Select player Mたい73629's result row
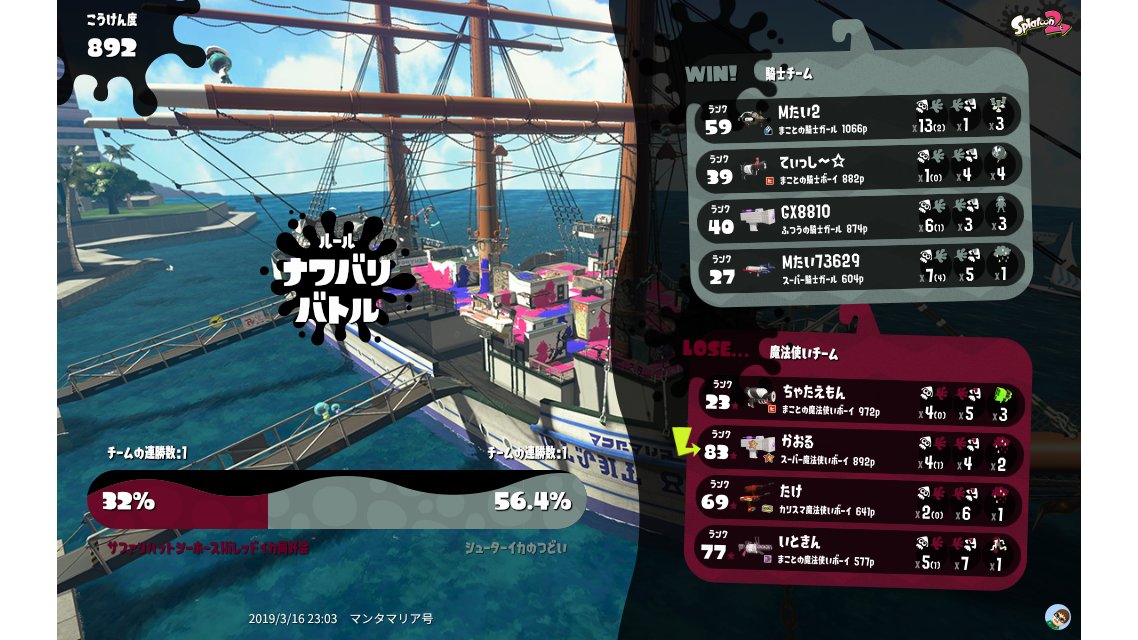Viewport: 1138px width, 640px height. (x=858, y=268)
